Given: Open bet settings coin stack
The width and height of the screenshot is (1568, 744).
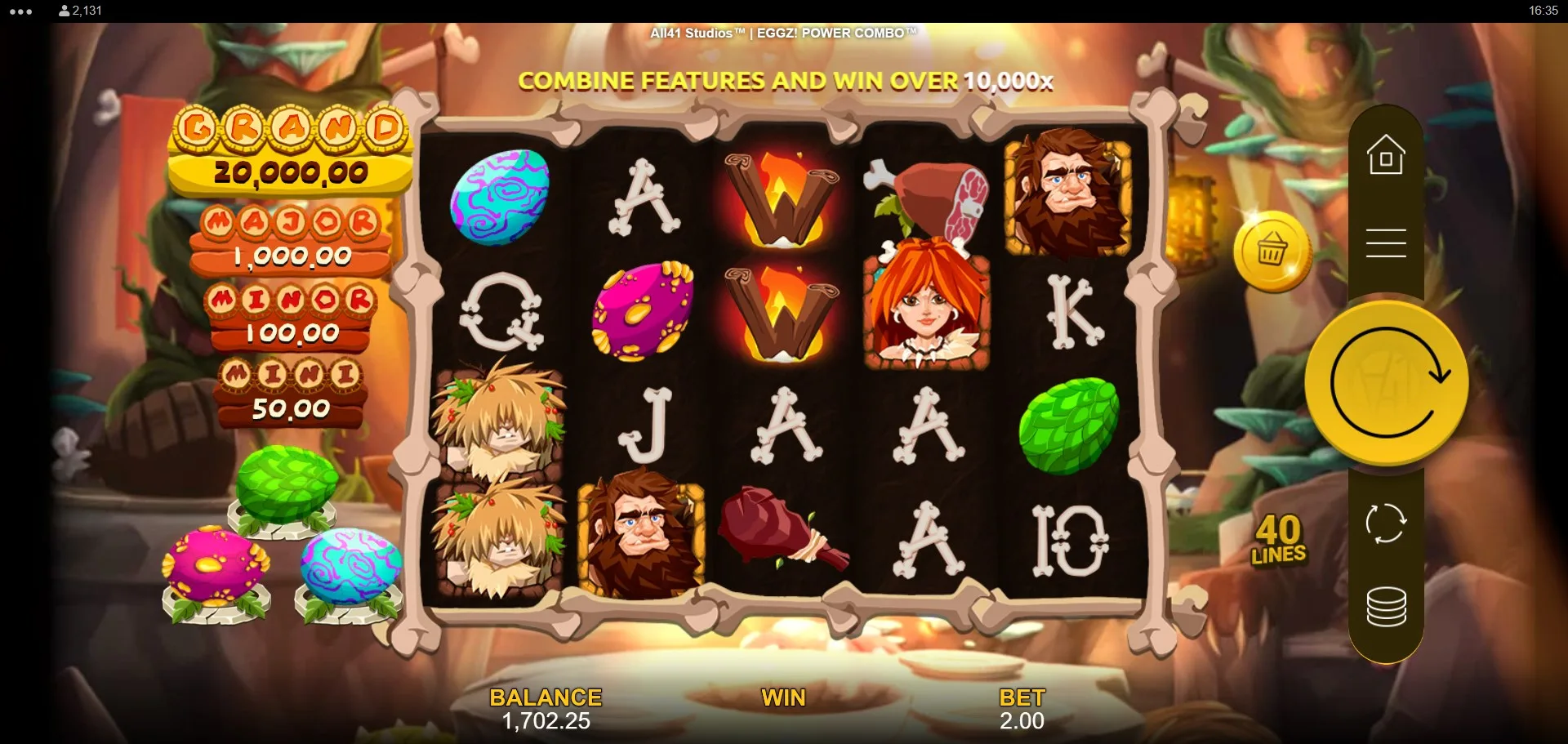Looking at the screenshot, I should 1386,607.
